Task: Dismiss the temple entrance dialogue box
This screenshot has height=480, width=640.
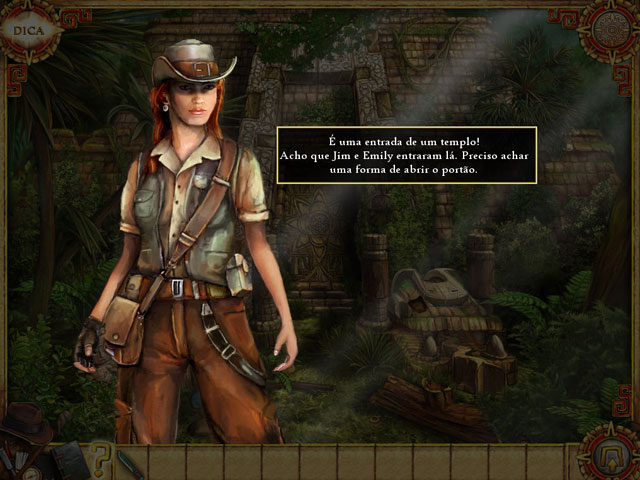Action: pos(406,155)
